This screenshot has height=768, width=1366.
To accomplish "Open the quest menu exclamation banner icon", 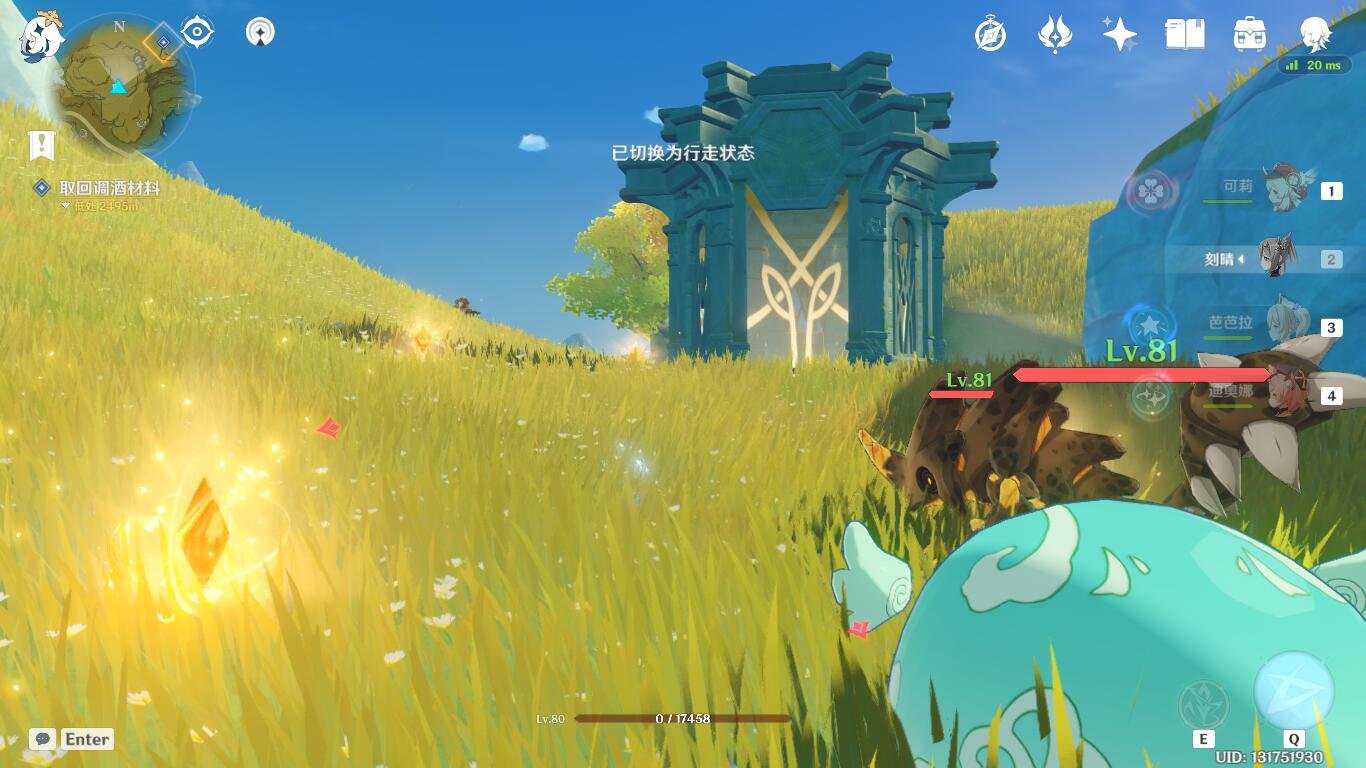I will pyautogui.click(x=41, y=146).
